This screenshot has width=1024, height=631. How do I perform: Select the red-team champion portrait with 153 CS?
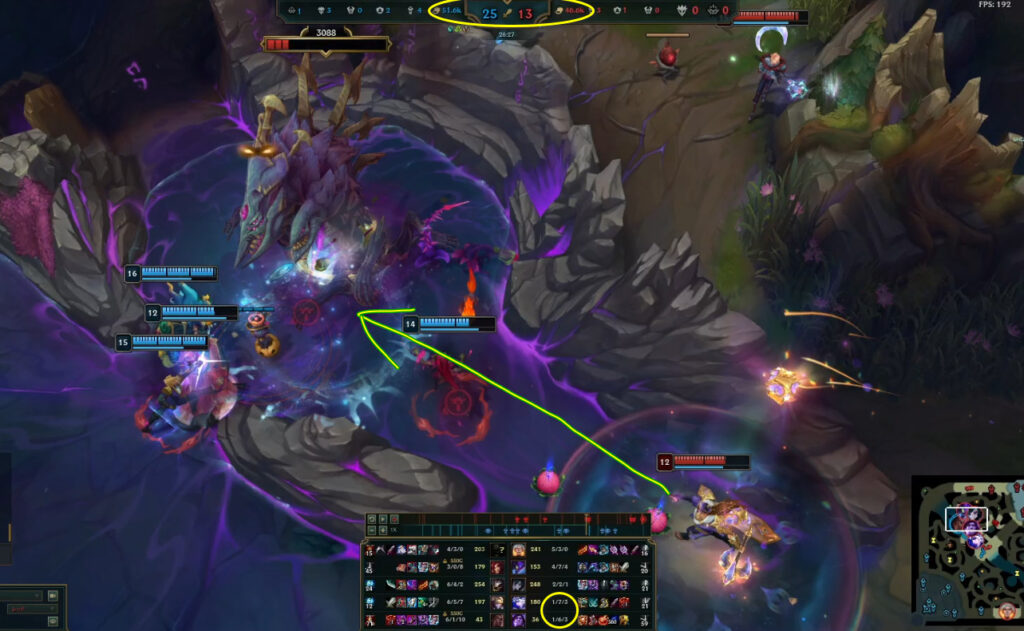tap(519, 567)
